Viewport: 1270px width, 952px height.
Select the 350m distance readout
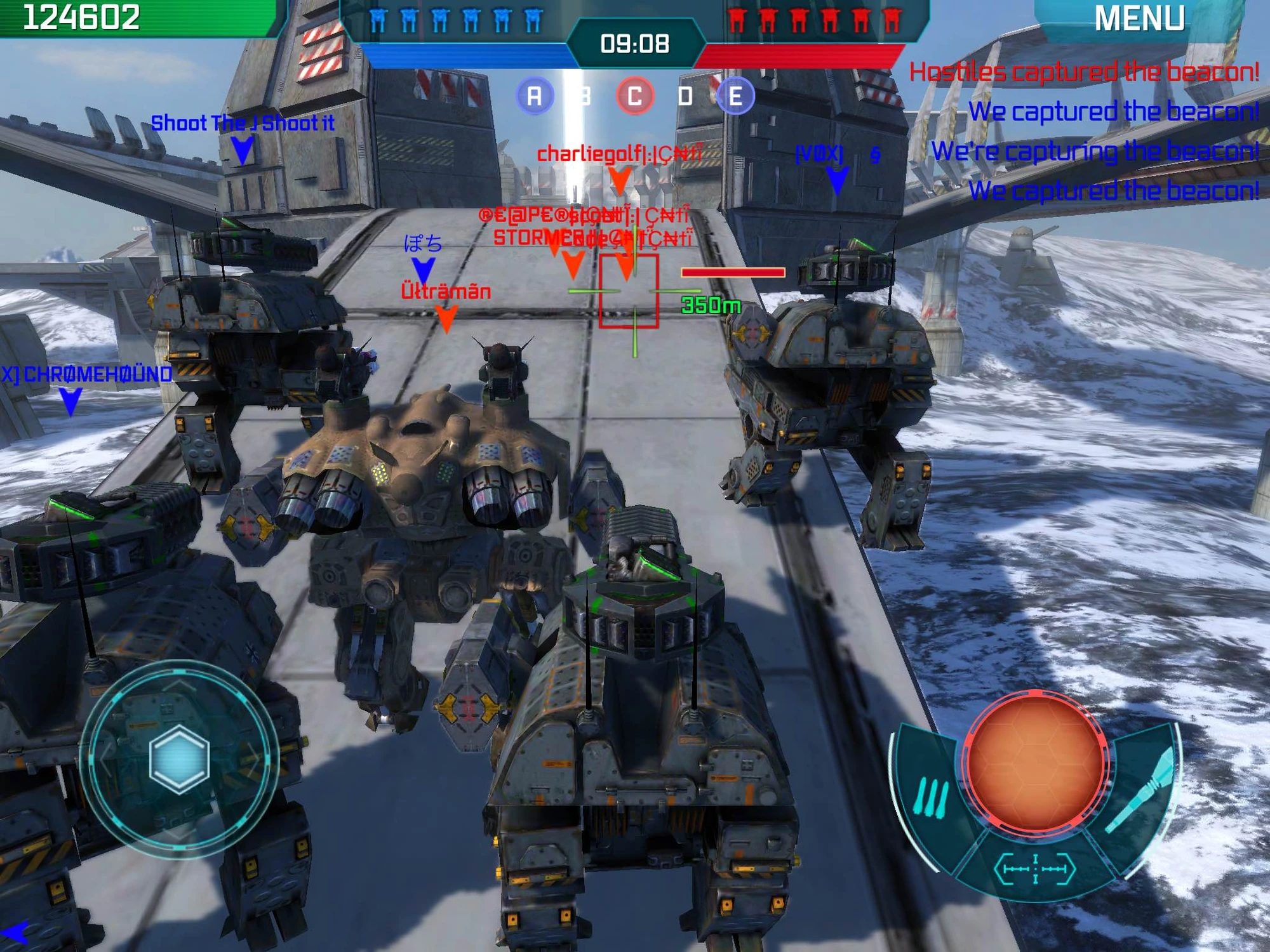(x=711, y=305)
